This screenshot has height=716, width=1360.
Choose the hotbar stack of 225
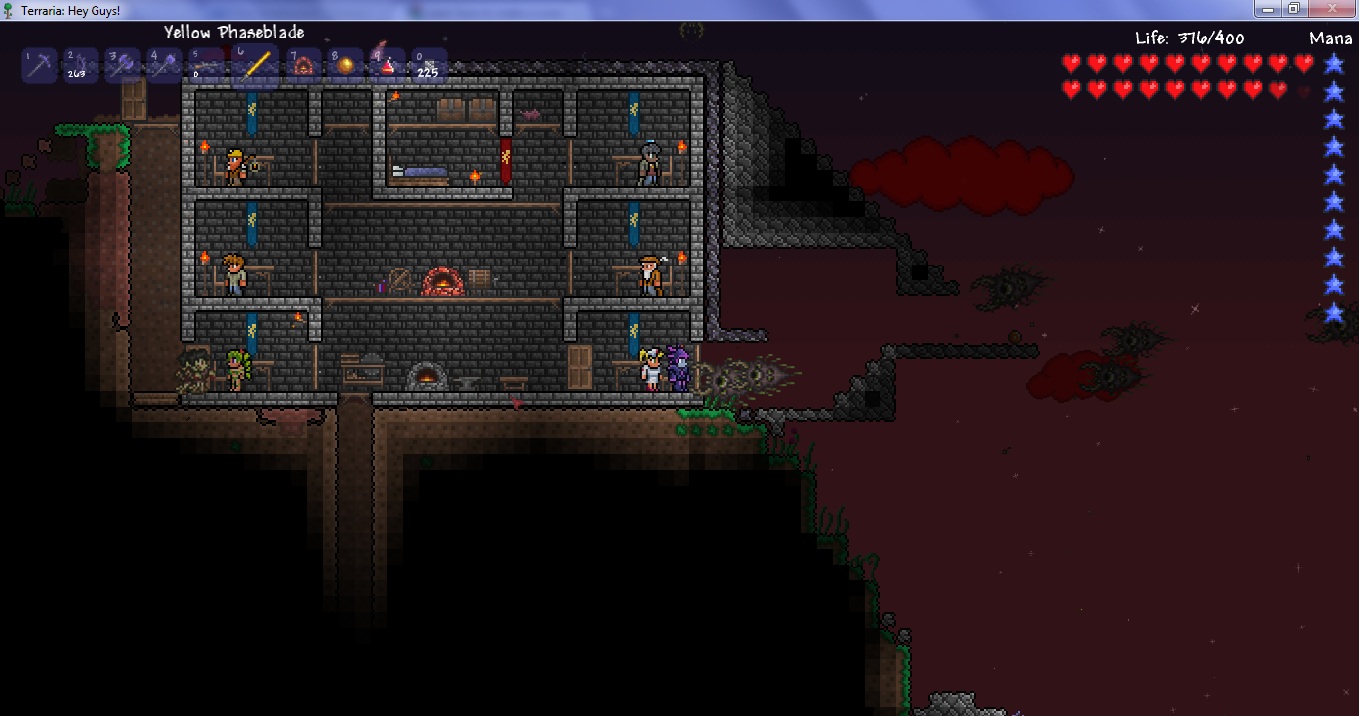click(x=429, y=66)
